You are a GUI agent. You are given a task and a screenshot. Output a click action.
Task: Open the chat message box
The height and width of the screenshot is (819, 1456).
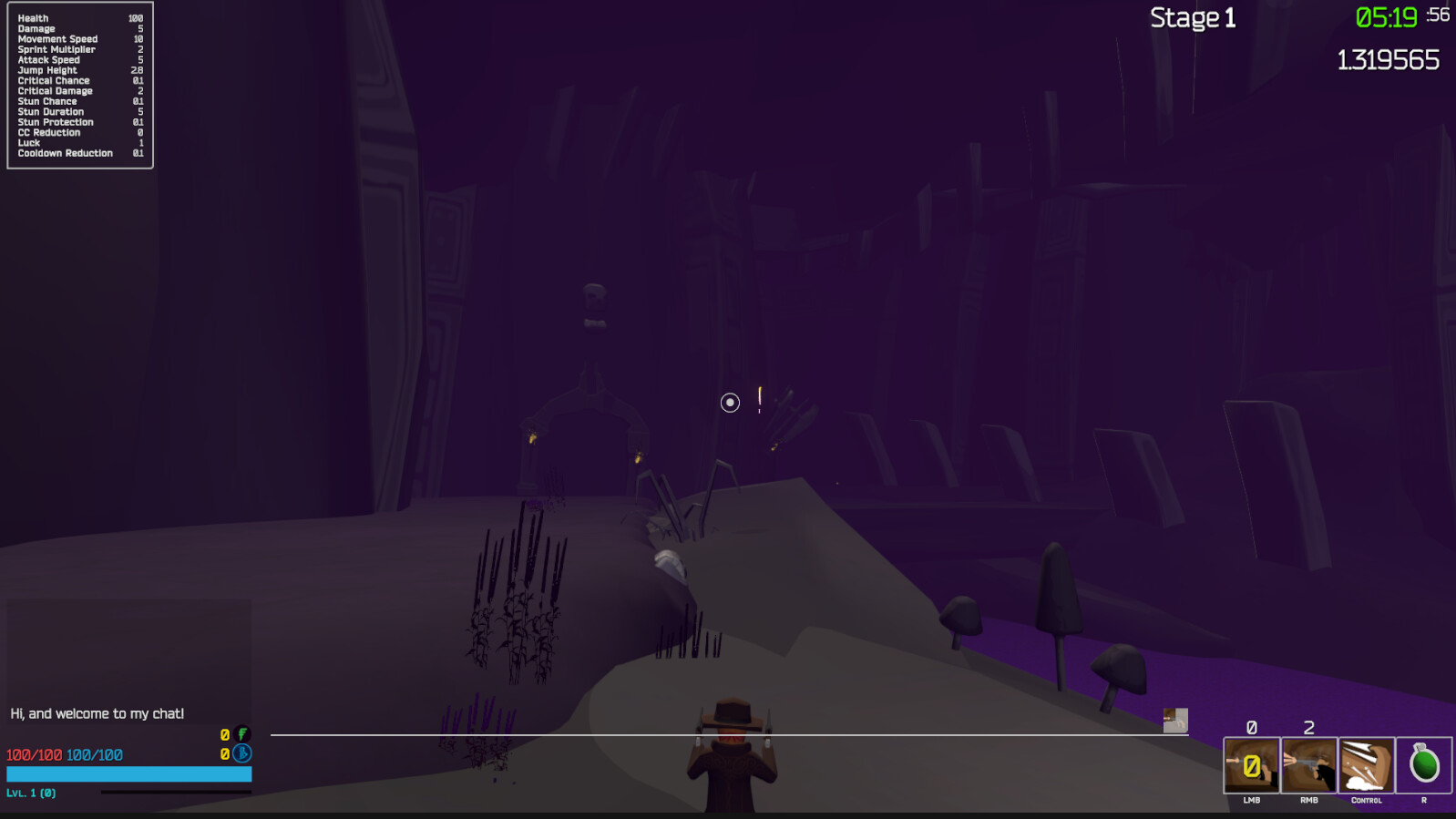click(96, 713)
